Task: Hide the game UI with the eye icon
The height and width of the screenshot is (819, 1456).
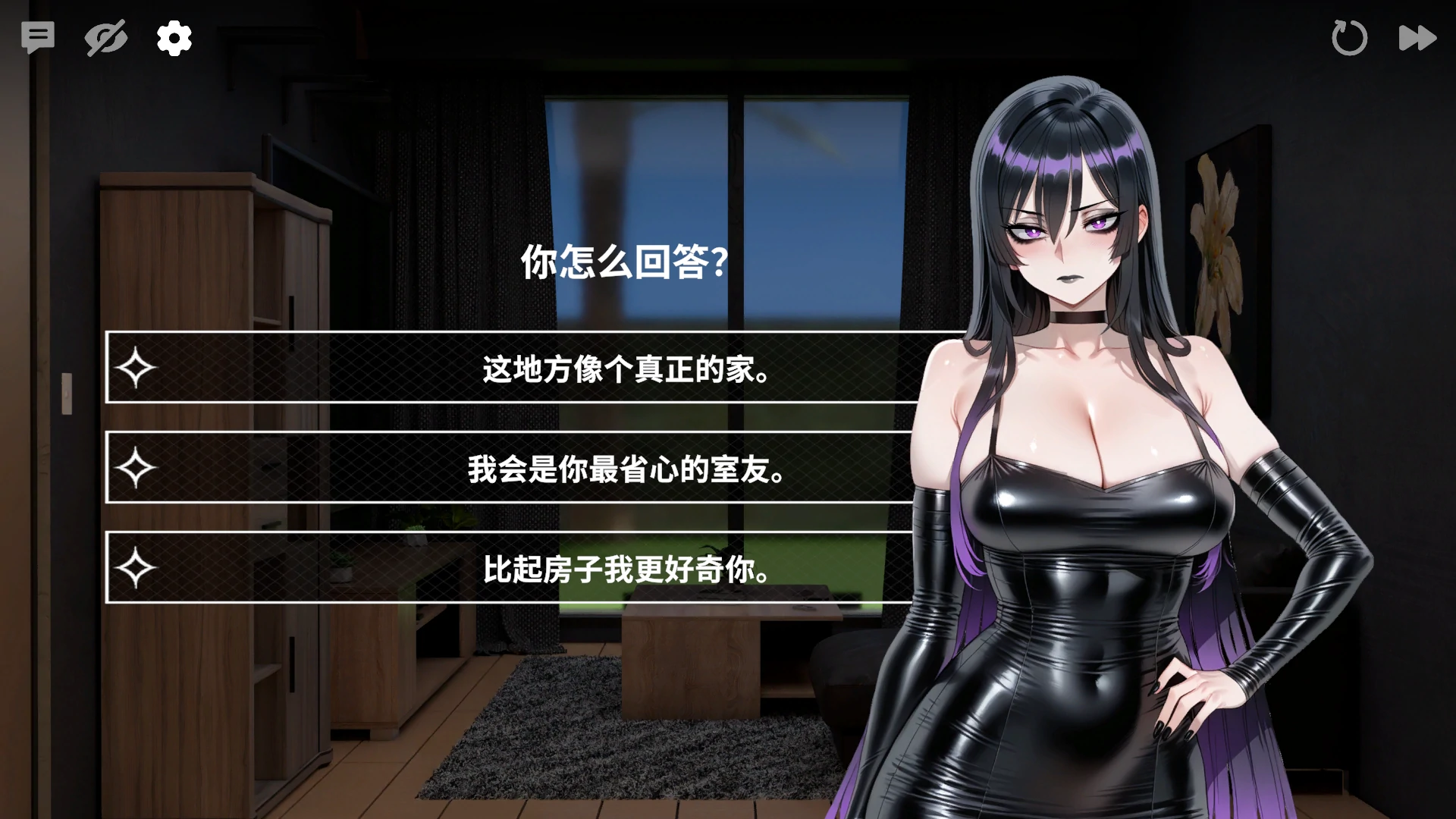Action: [105, 37]
